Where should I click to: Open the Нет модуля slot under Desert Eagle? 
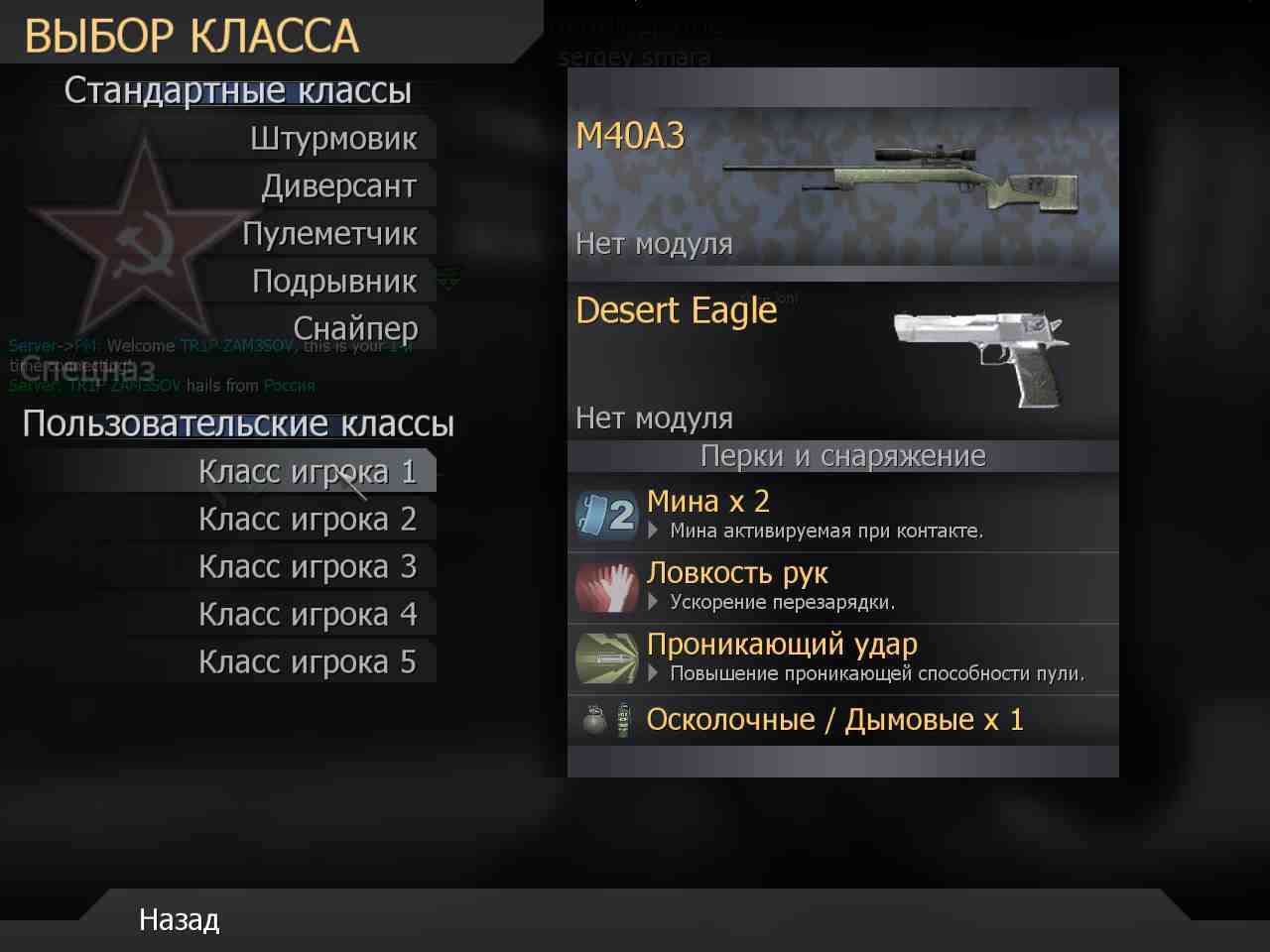click(x=653, y=417)
